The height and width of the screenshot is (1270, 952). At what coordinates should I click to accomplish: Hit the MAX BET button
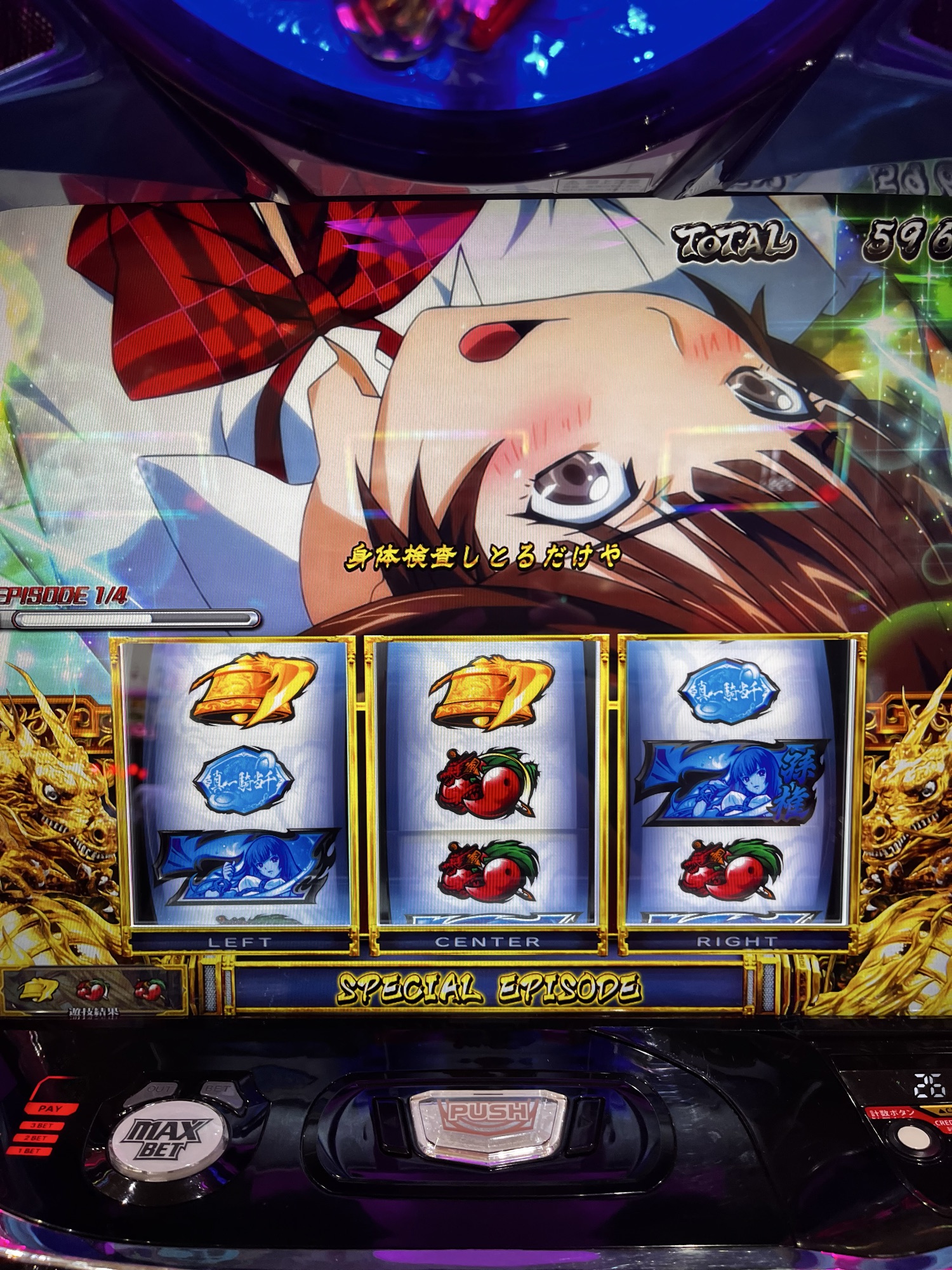tap(167, 1141)
